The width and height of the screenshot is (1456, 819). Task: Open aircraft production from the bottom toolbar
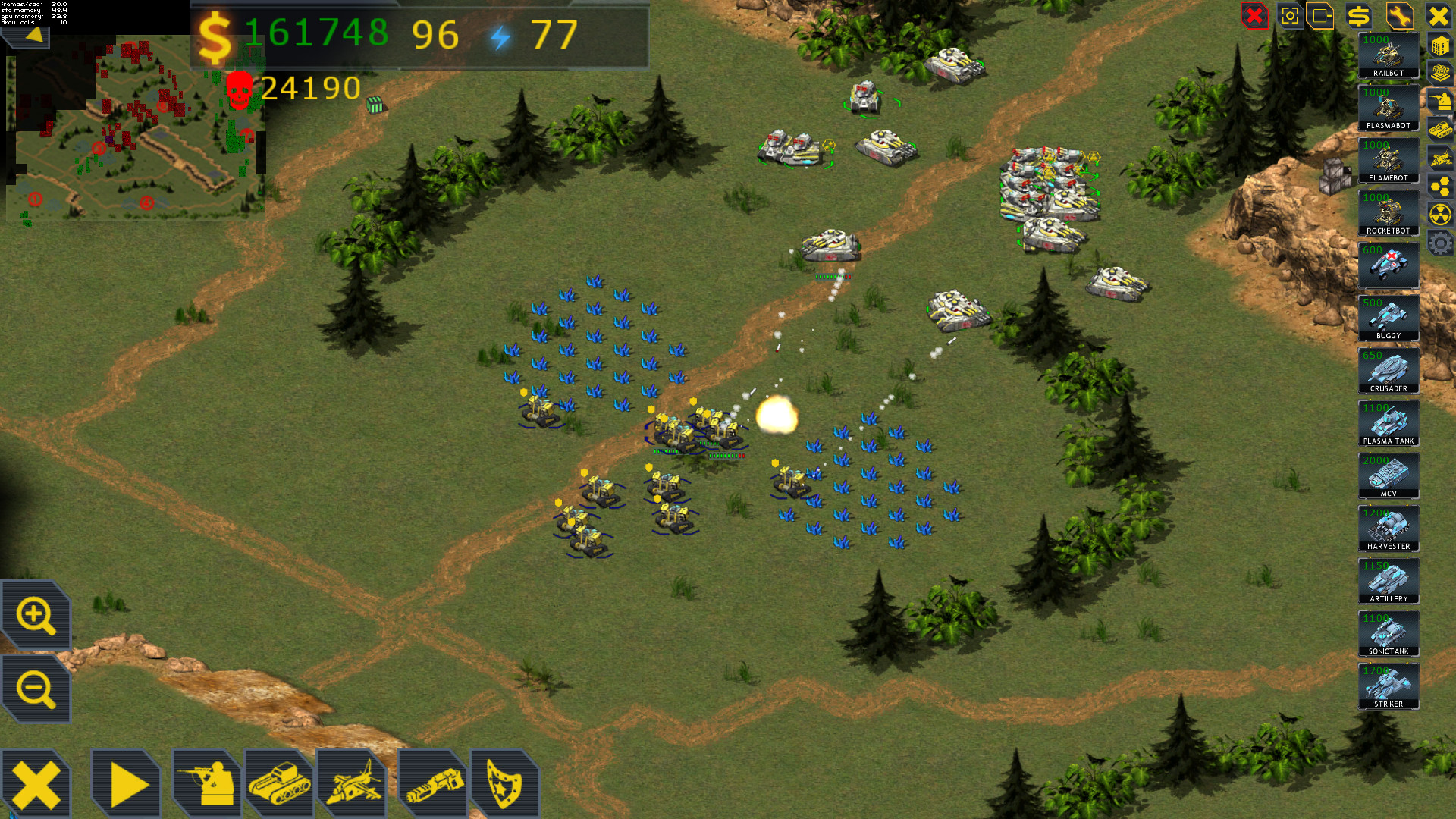tap(353, 781)
